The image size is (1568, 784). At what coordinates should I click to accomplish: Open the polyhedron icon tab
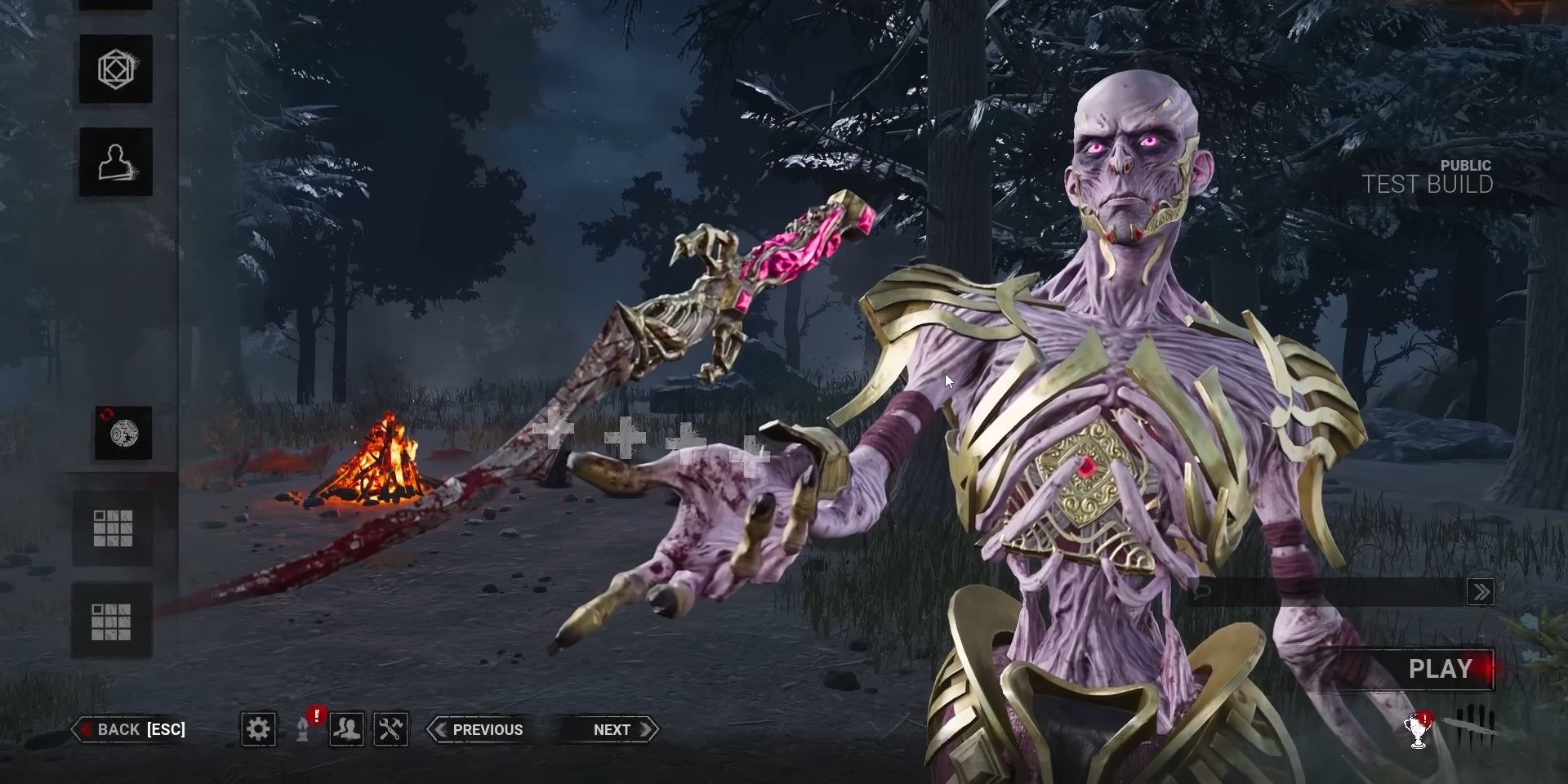pyautogui.click(x=115, y=69)
